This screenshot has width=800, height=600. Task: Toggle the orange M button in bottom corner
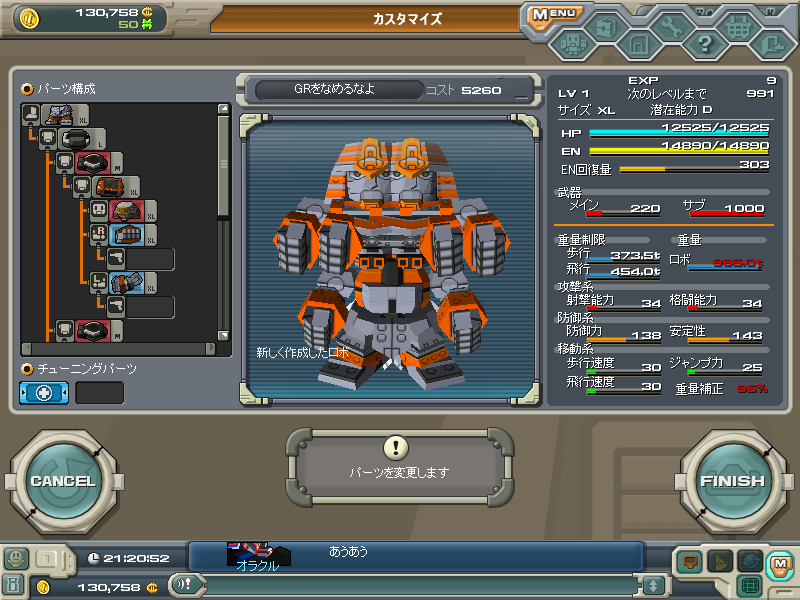(x=779, y=565)
